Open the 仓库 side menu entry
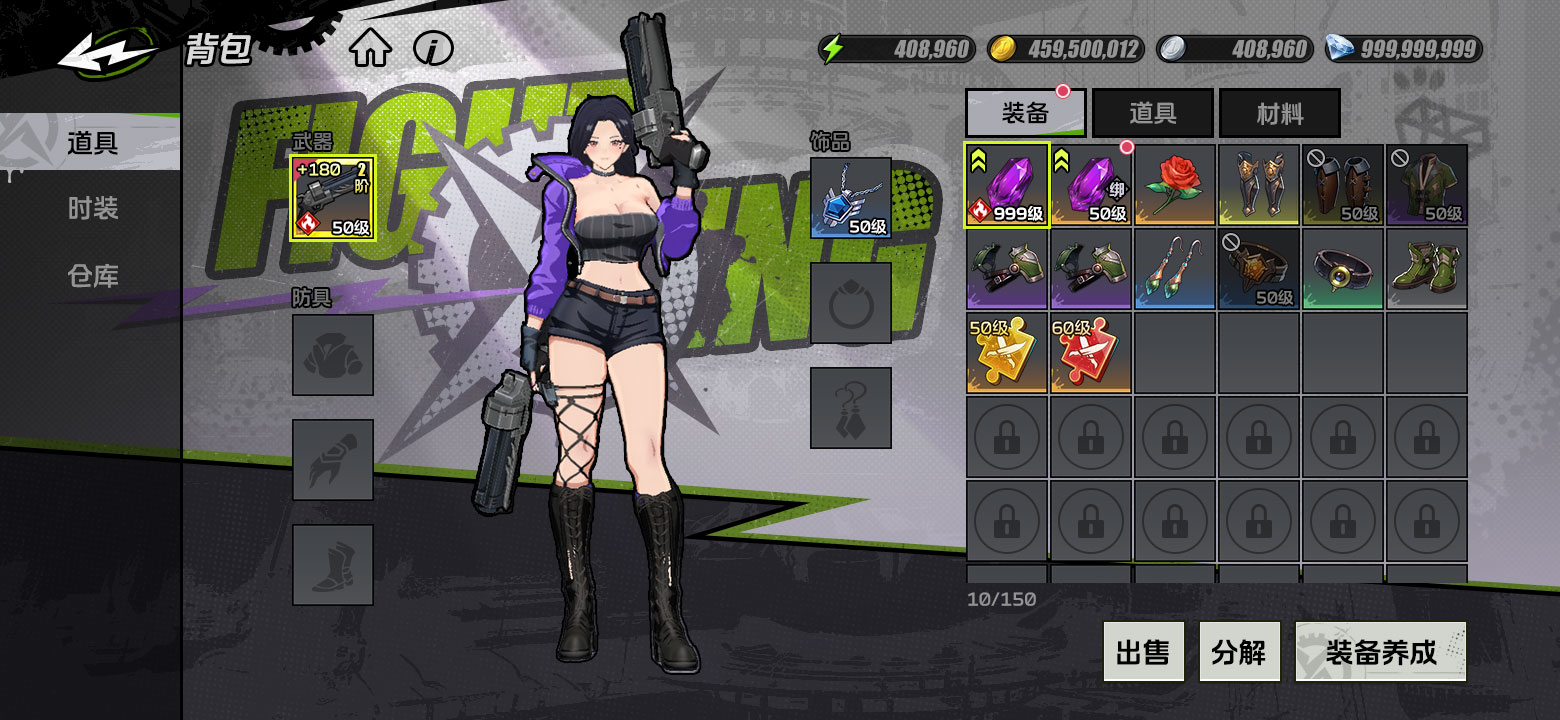This screenshot has height=720, width=1560. click(x=93, y=276)
